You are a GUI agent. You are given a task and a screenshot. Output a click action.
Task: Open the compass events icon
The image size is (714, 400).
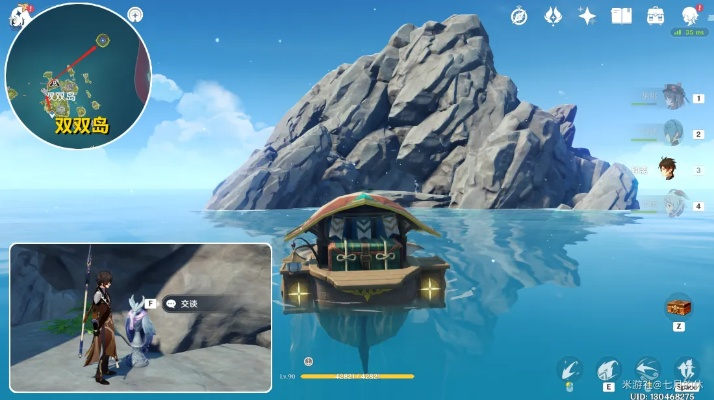click(x=519, y=16)
